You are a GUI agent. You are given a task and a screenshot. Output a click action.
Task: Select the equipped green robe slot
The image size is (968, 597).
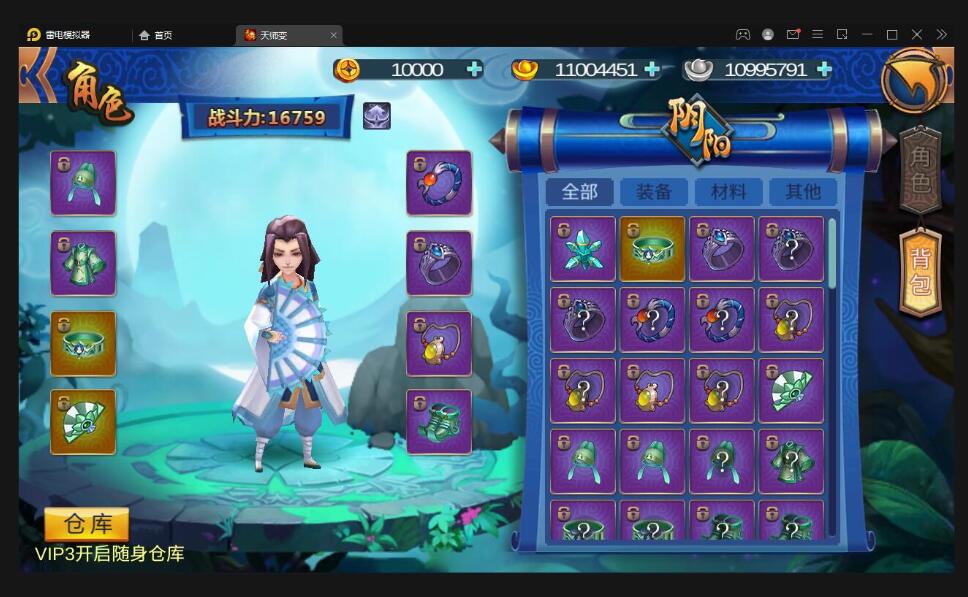pos(83,263)
